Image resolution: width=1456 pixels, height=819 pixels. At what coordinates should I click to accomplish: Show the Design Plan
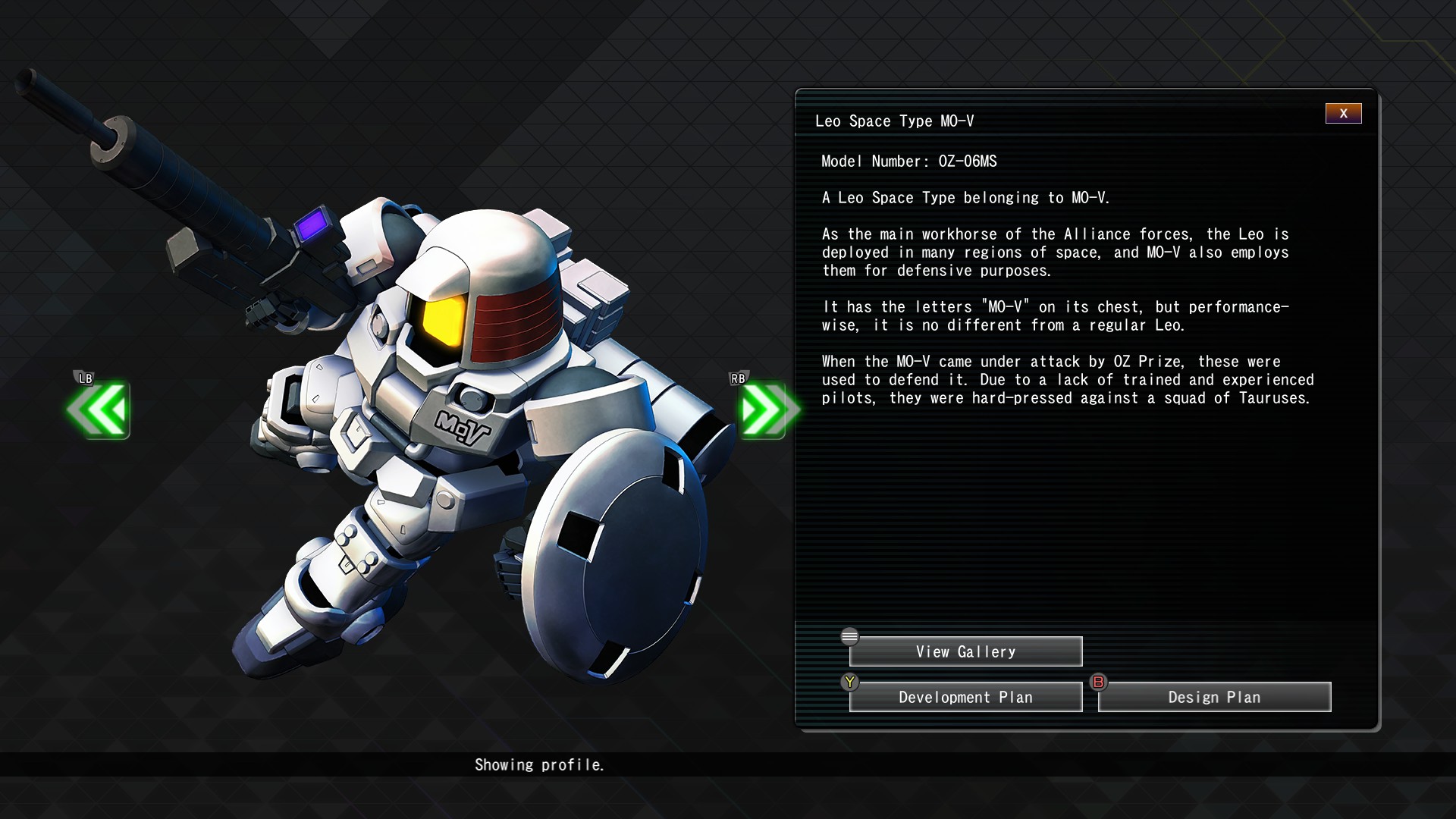(x=1214, y=697)
